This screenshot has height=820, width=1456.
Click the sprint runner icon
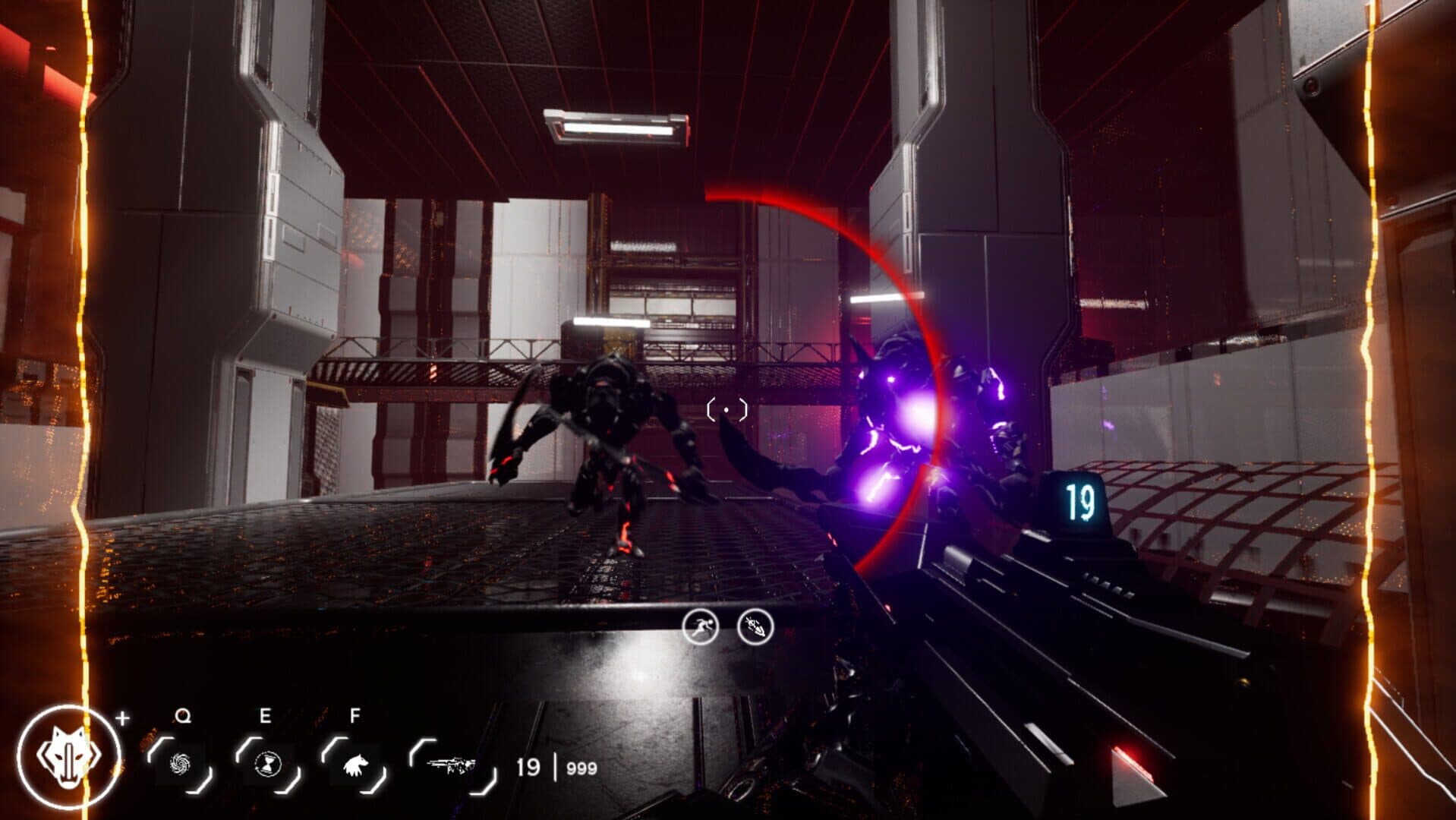click(702, 627)
